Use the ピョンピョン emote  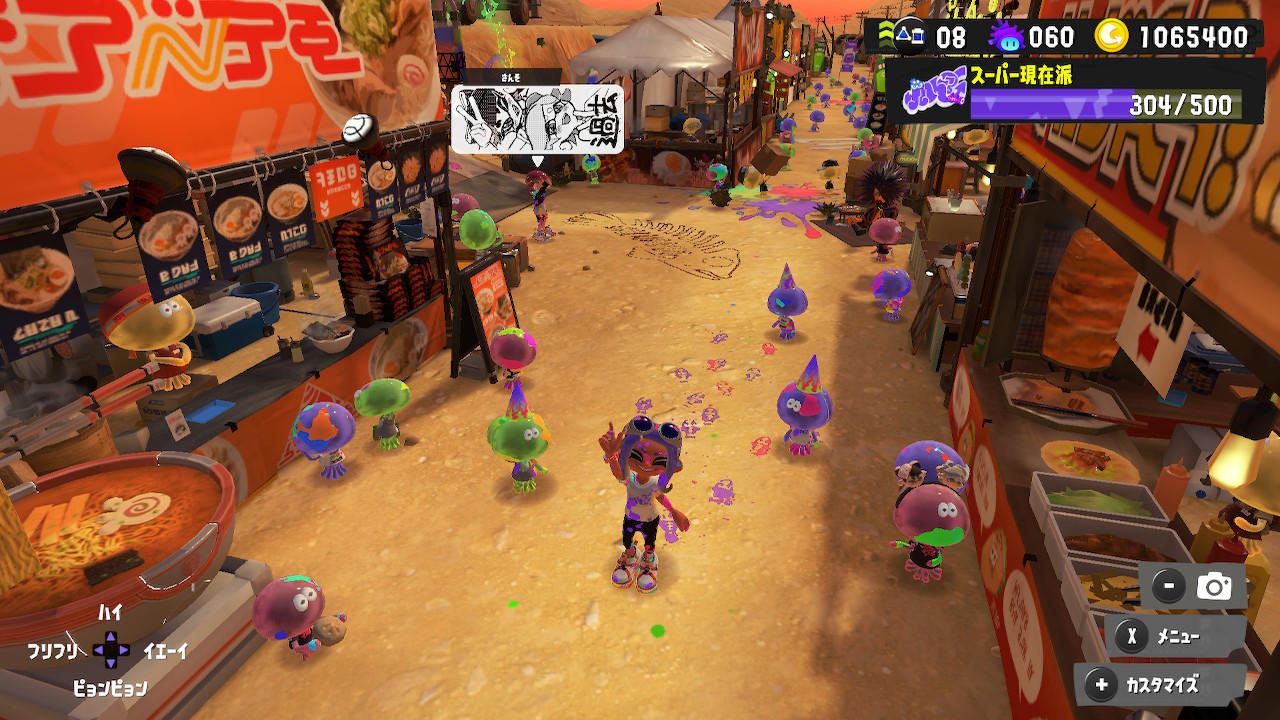110,688
